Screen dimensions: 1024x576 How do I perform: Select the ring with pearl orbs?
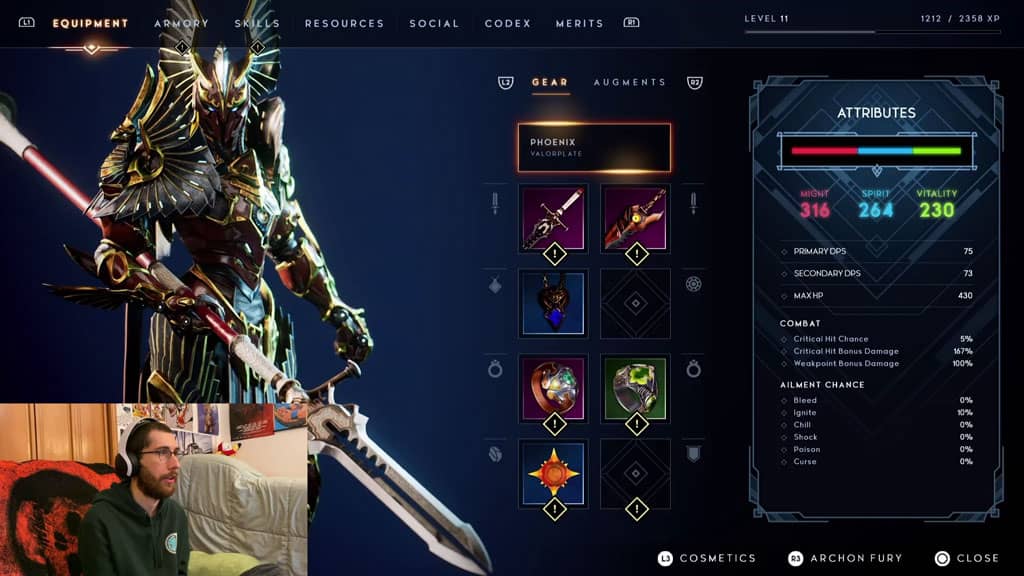pos(553,388)
